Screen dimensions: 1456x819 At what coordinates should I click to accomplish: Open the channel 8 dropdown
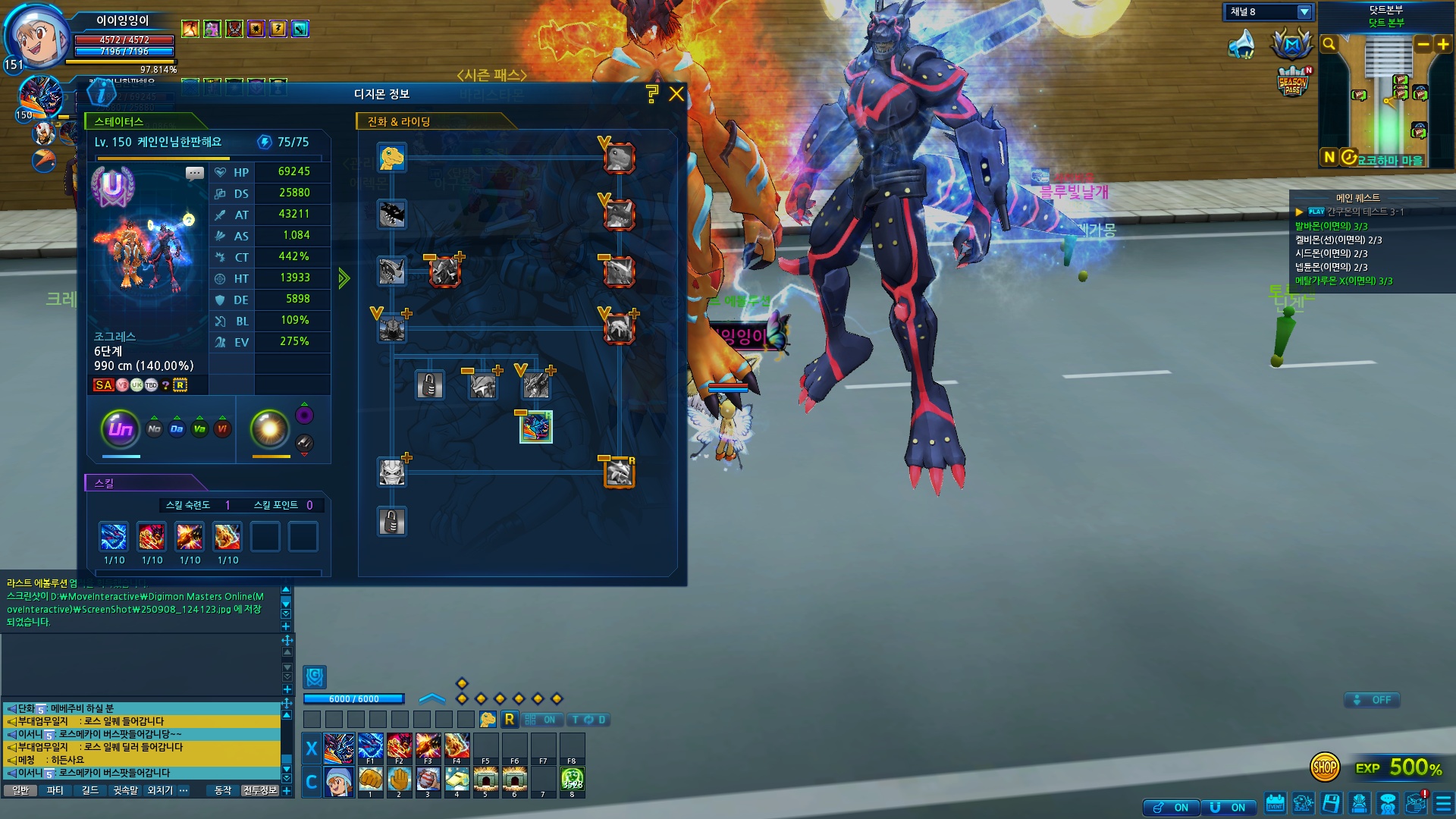pos(1304,12)
